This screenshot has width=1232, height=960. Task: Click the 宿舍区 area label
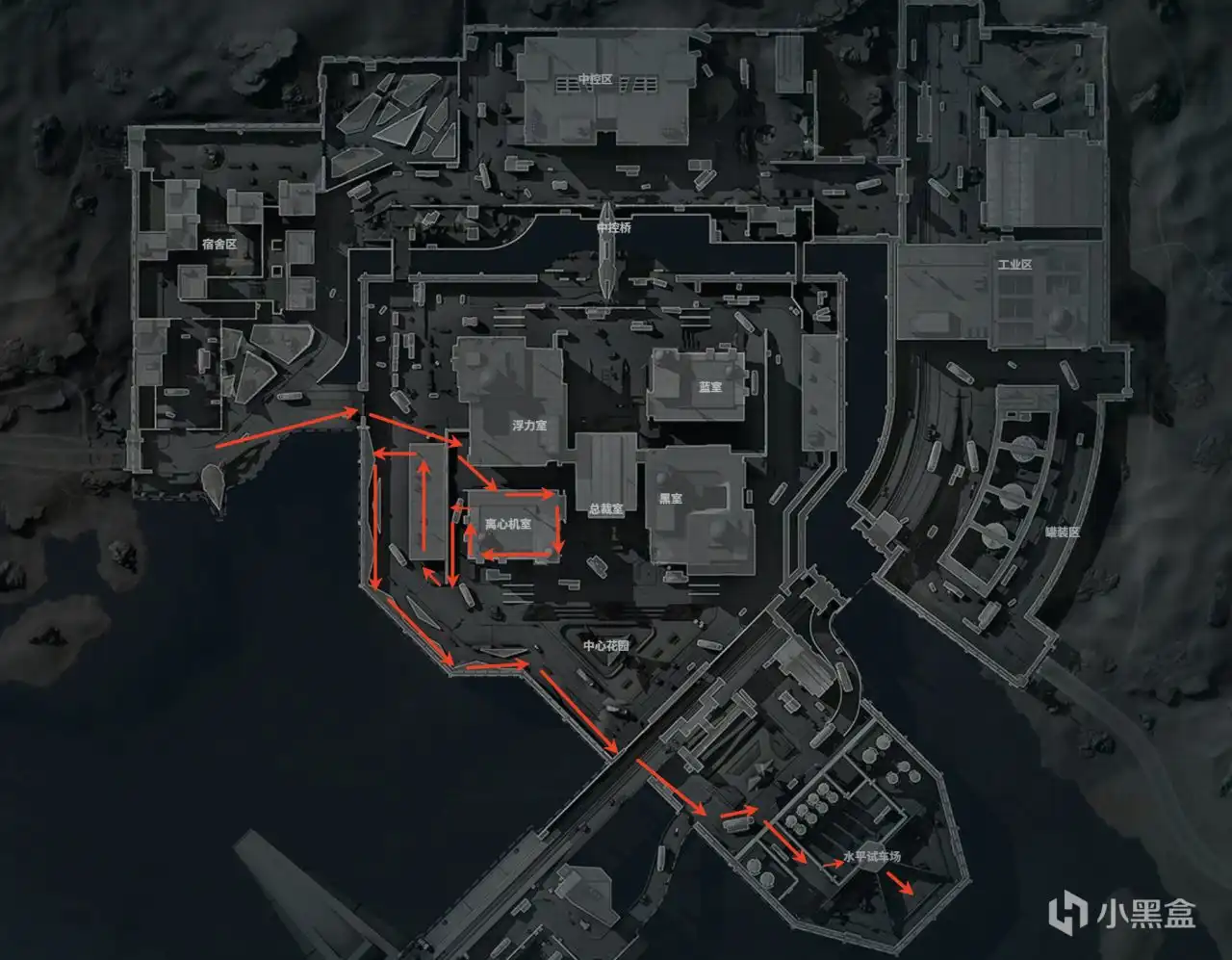(219, 245)
